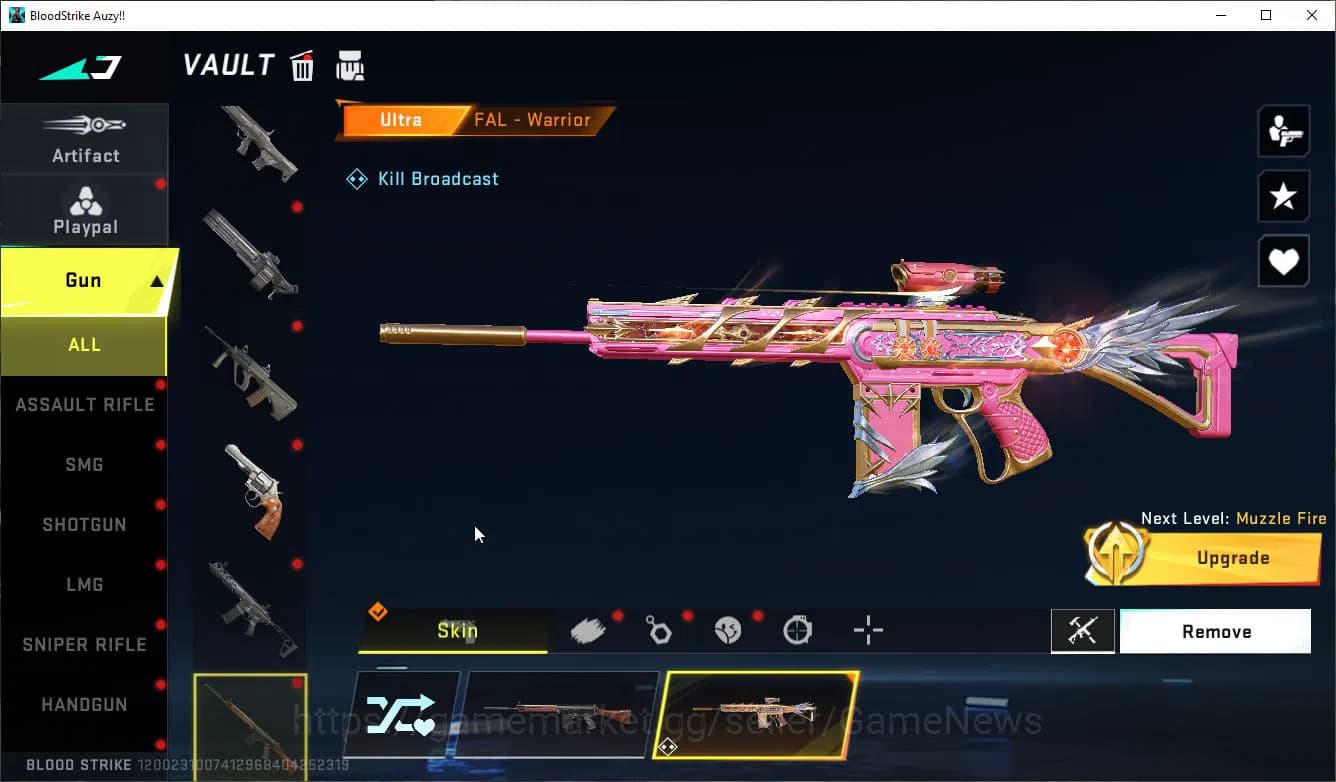Expand the SNIPER RIFLE category
This screenshot has height=782, width=1336.
pos(84,644)
